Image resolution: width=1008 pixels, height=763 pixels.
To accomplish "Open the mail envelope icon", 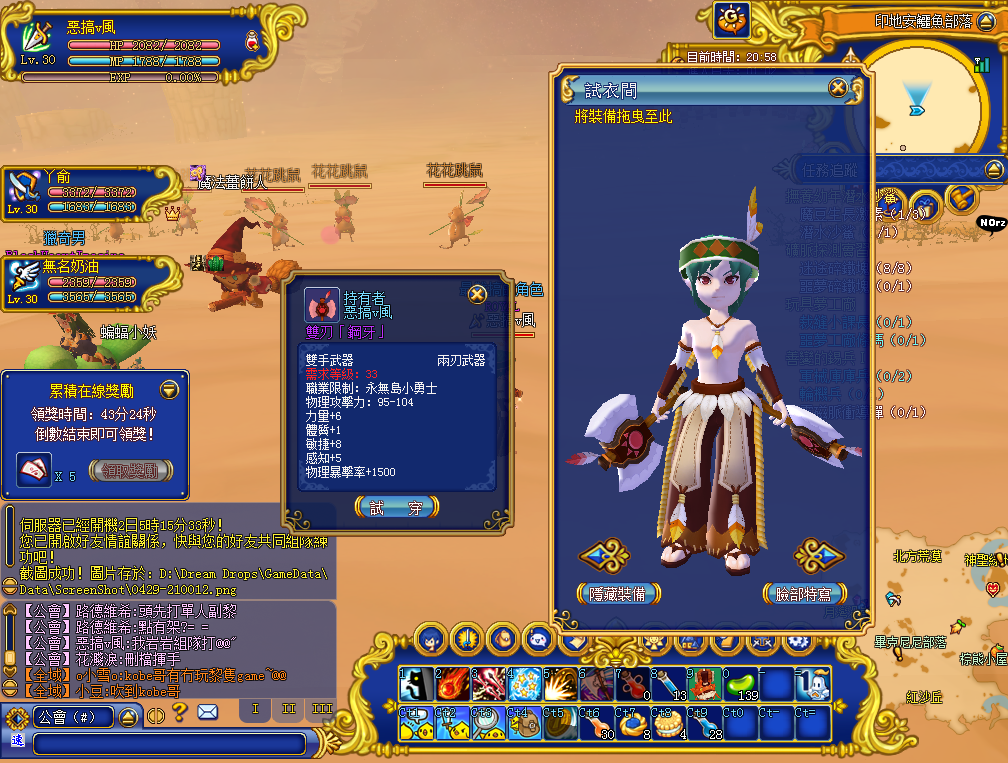I will click(207, 712).
